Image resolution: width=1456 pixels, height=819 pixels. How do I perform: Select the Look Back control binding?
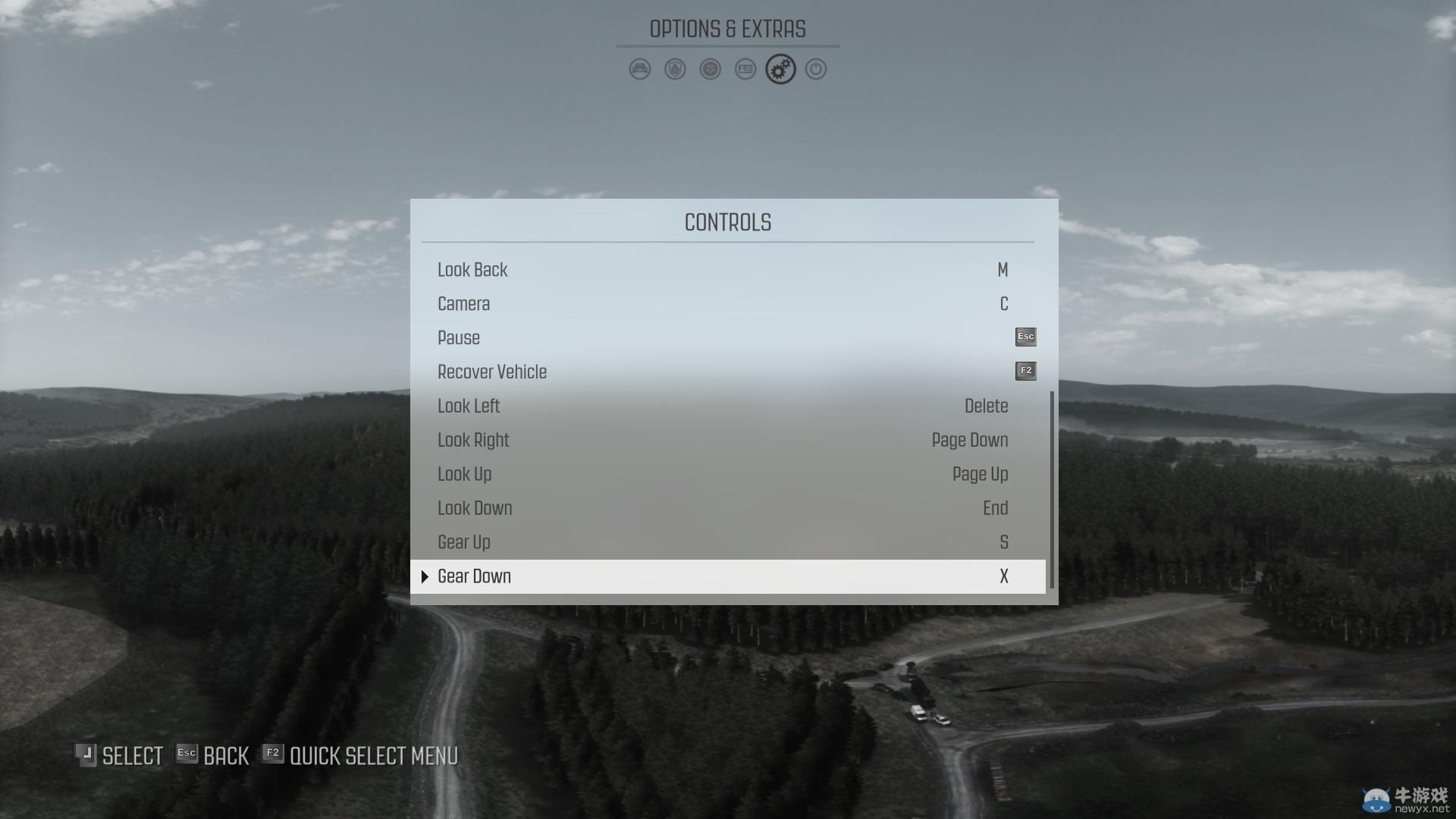(726, 270)
